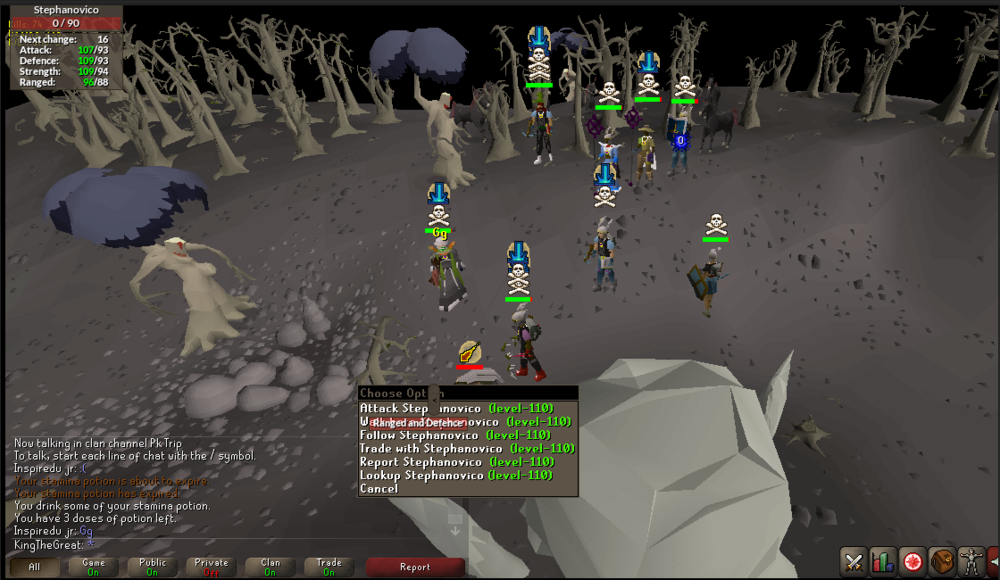Toggle the Private chat filter
The width and height of the screenshot is (1000, 580).
click(x=211, y=567)
